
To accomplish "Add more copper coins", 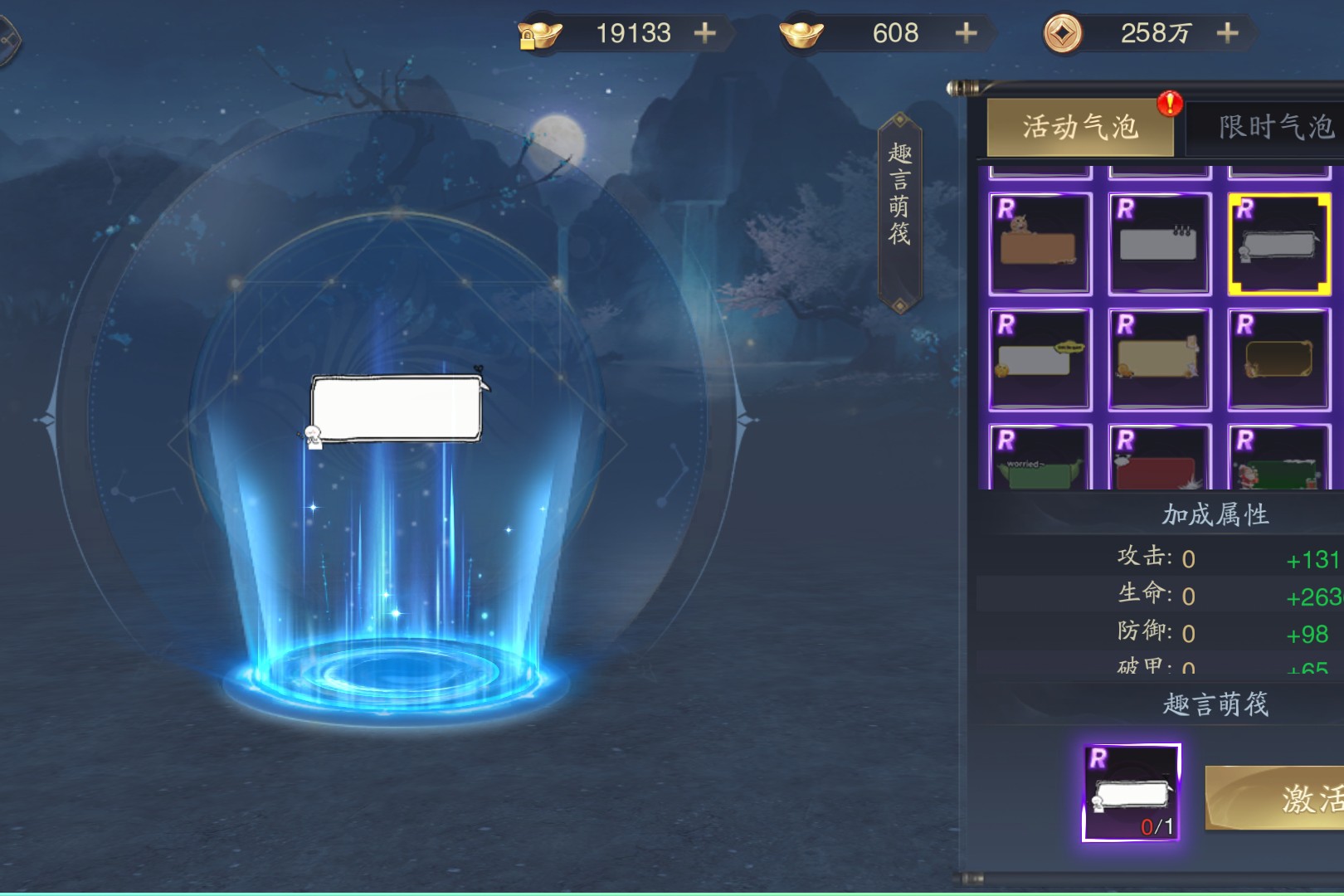I will coord(1227,33).
